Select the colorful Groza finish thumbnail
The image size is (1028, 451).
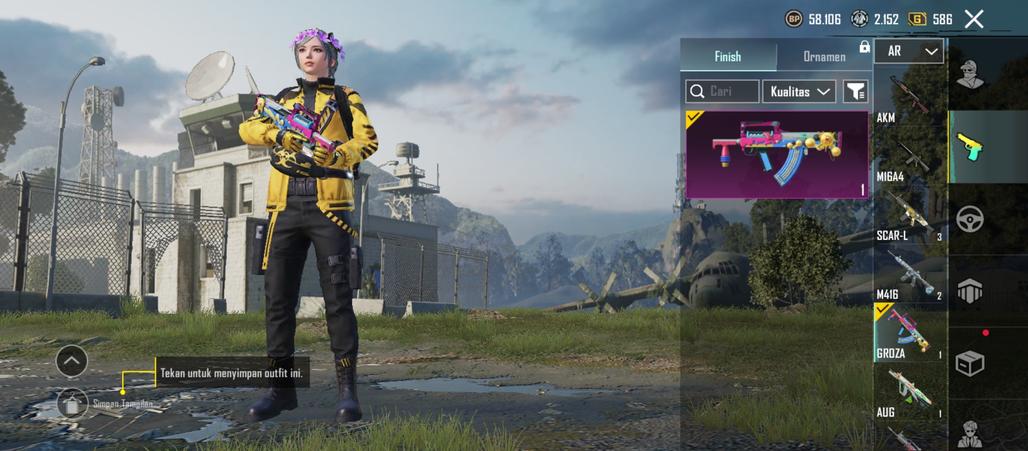click(x=777, y=154)
